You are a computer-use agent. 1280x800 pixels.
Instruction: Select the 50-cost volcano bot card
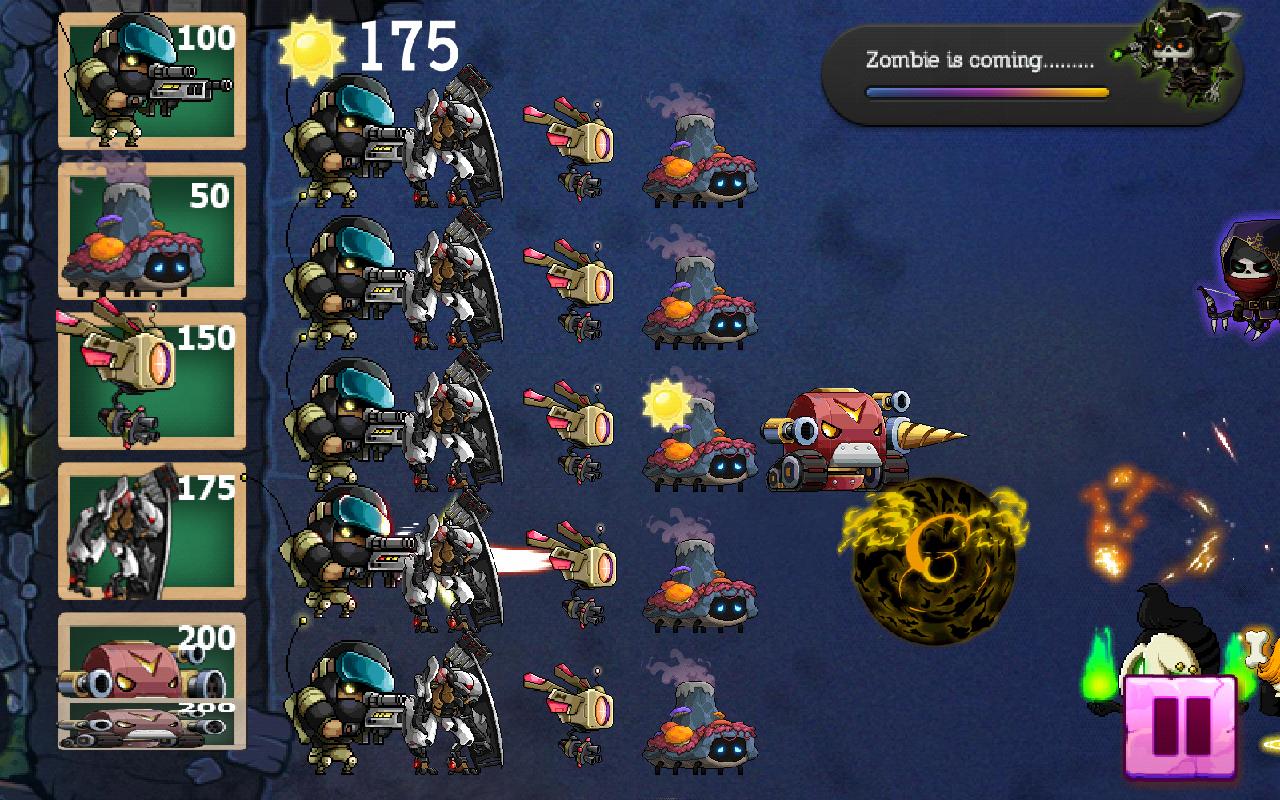150,230
